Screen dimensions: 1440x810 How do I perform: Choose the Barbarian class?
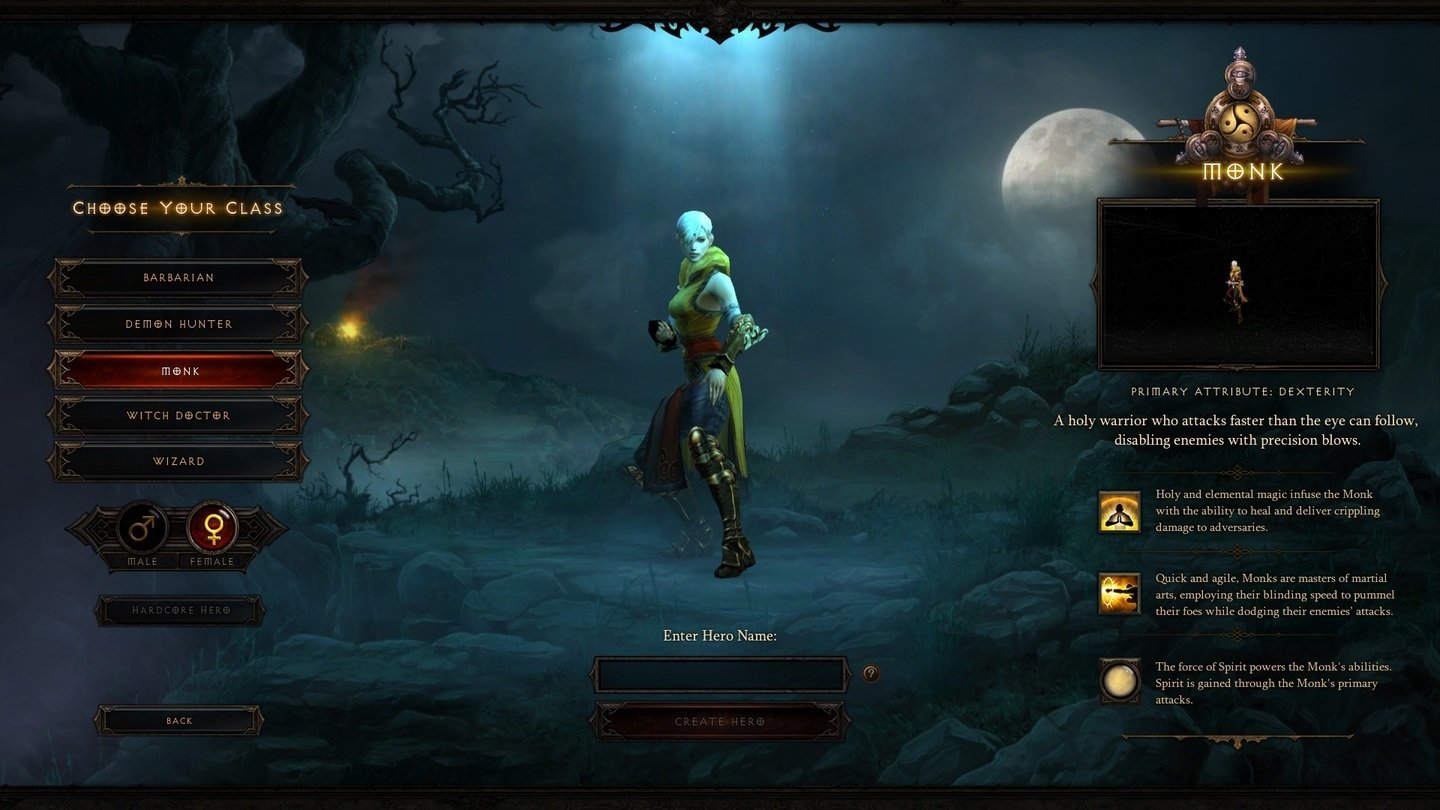pyautogui.click(x=178, y=277)
